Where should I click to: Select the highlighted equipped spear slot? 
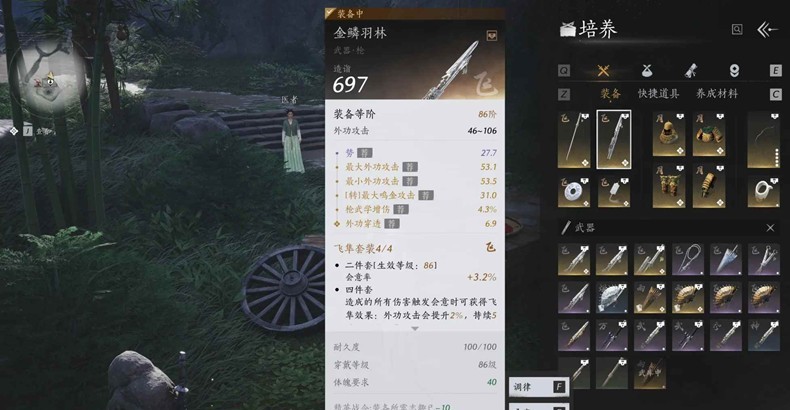[613, 138]
